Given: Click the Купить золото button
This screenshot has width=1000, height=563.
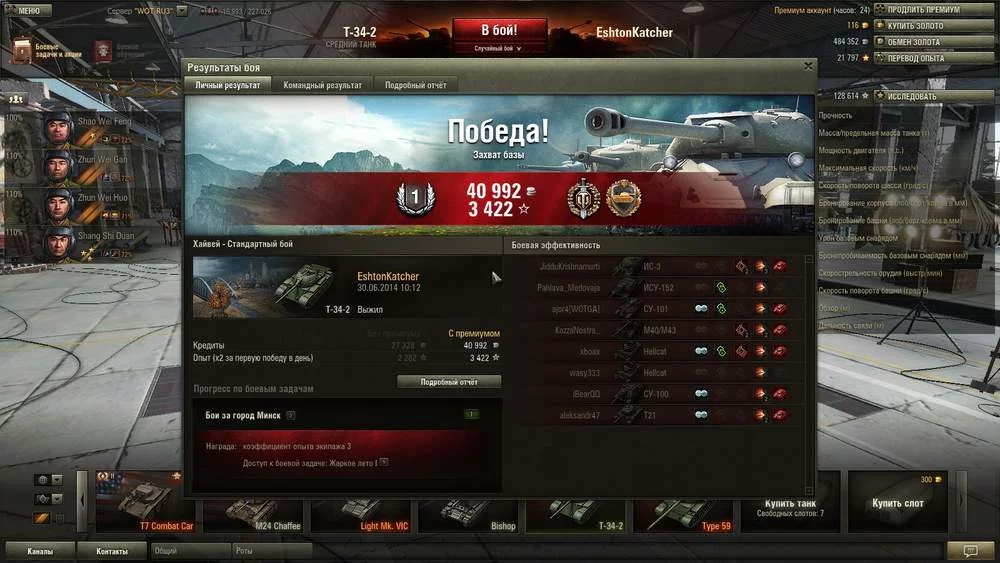Looking at the screenshot, I should pyautogui.click(x=914, y=26).
